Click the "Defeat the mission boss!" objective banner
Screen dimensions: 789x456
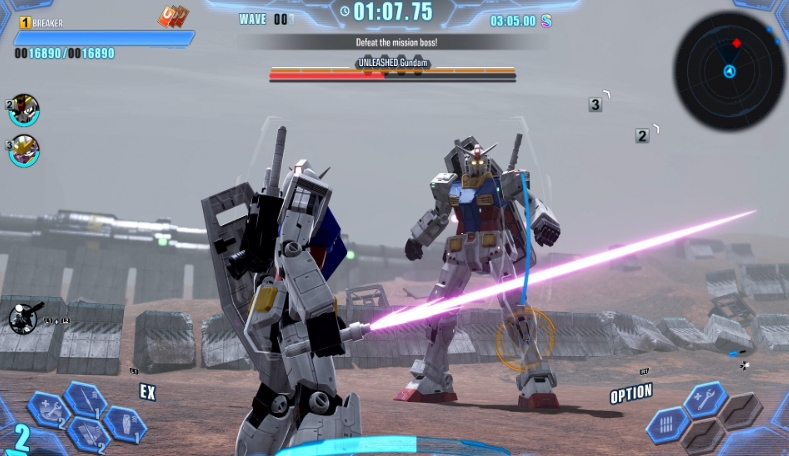coord(396,42)
